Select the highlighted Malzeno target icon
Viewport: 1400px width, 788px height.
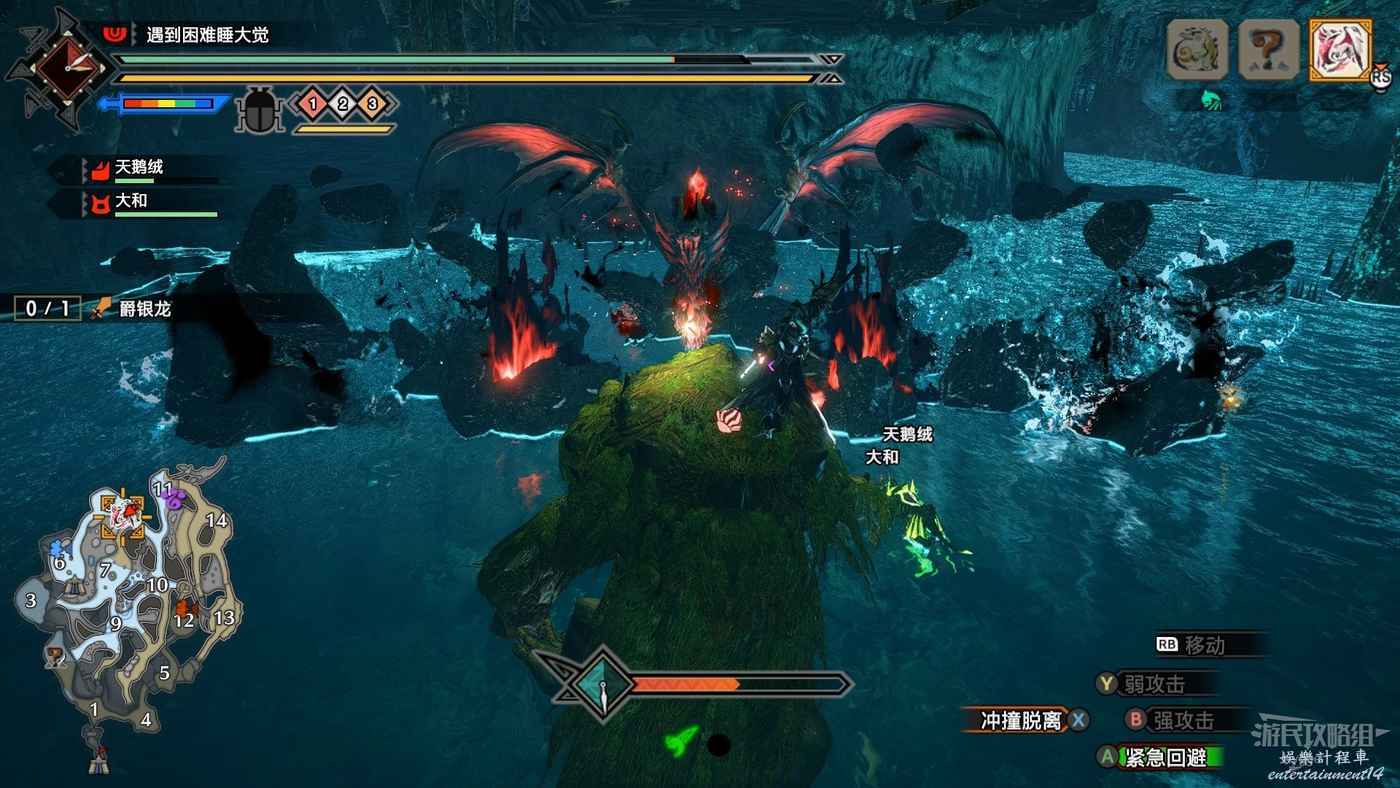pos(1340,49)
